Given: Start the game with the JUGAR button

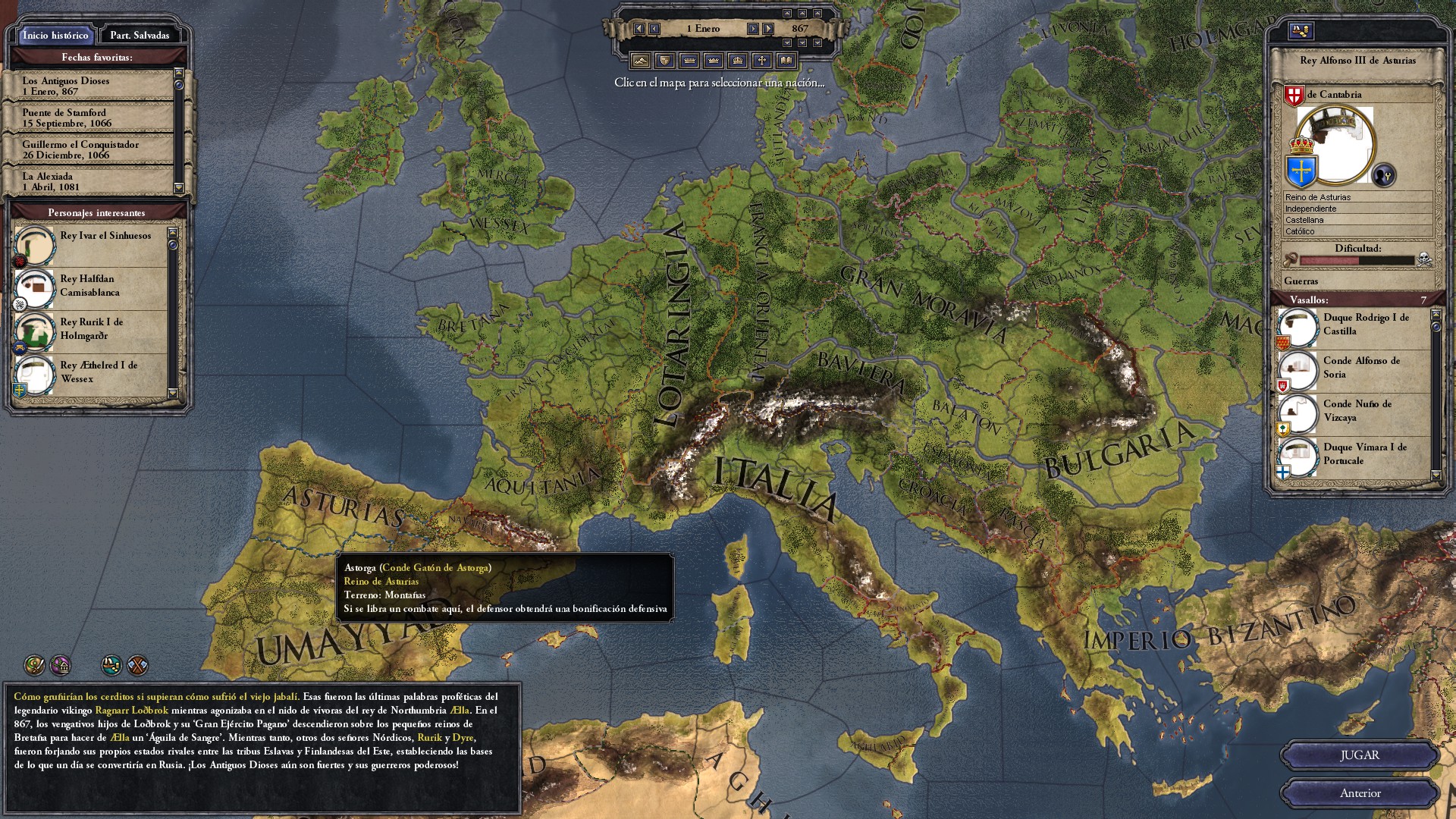Looking at the screenshot, I should click(x=1359, y=755).
